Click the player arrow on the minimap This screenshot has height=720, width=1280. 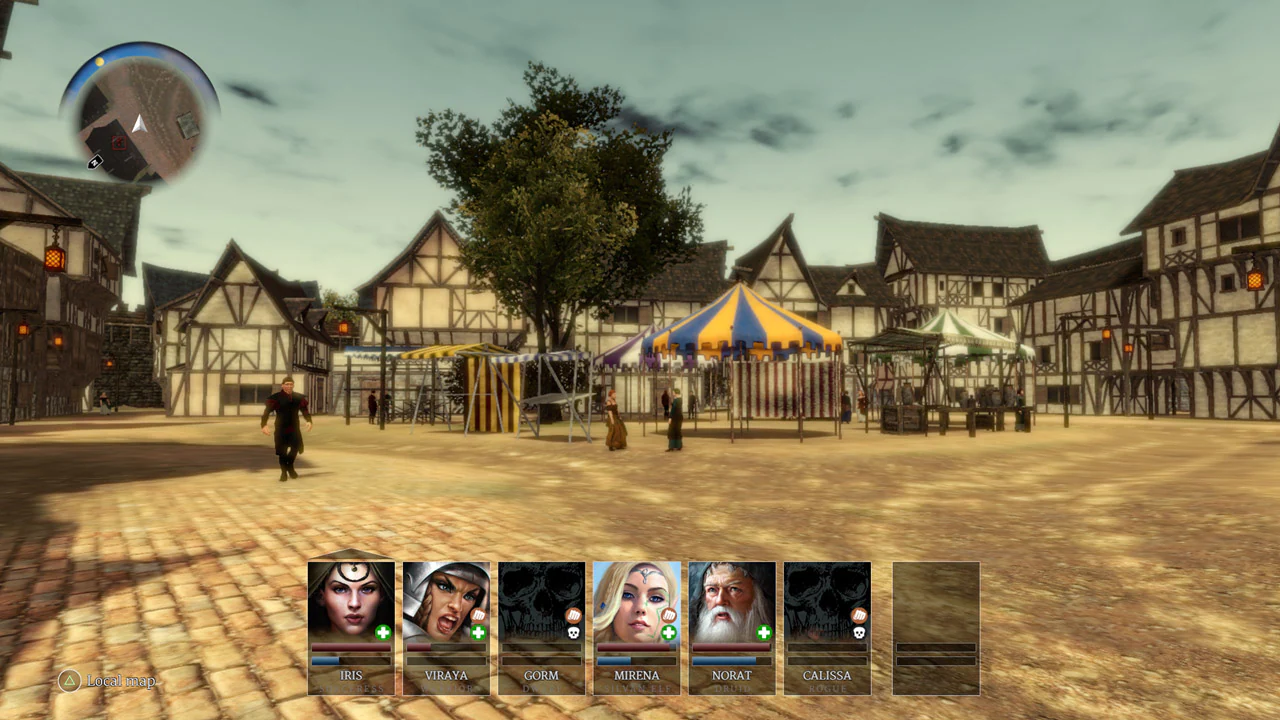139,123
